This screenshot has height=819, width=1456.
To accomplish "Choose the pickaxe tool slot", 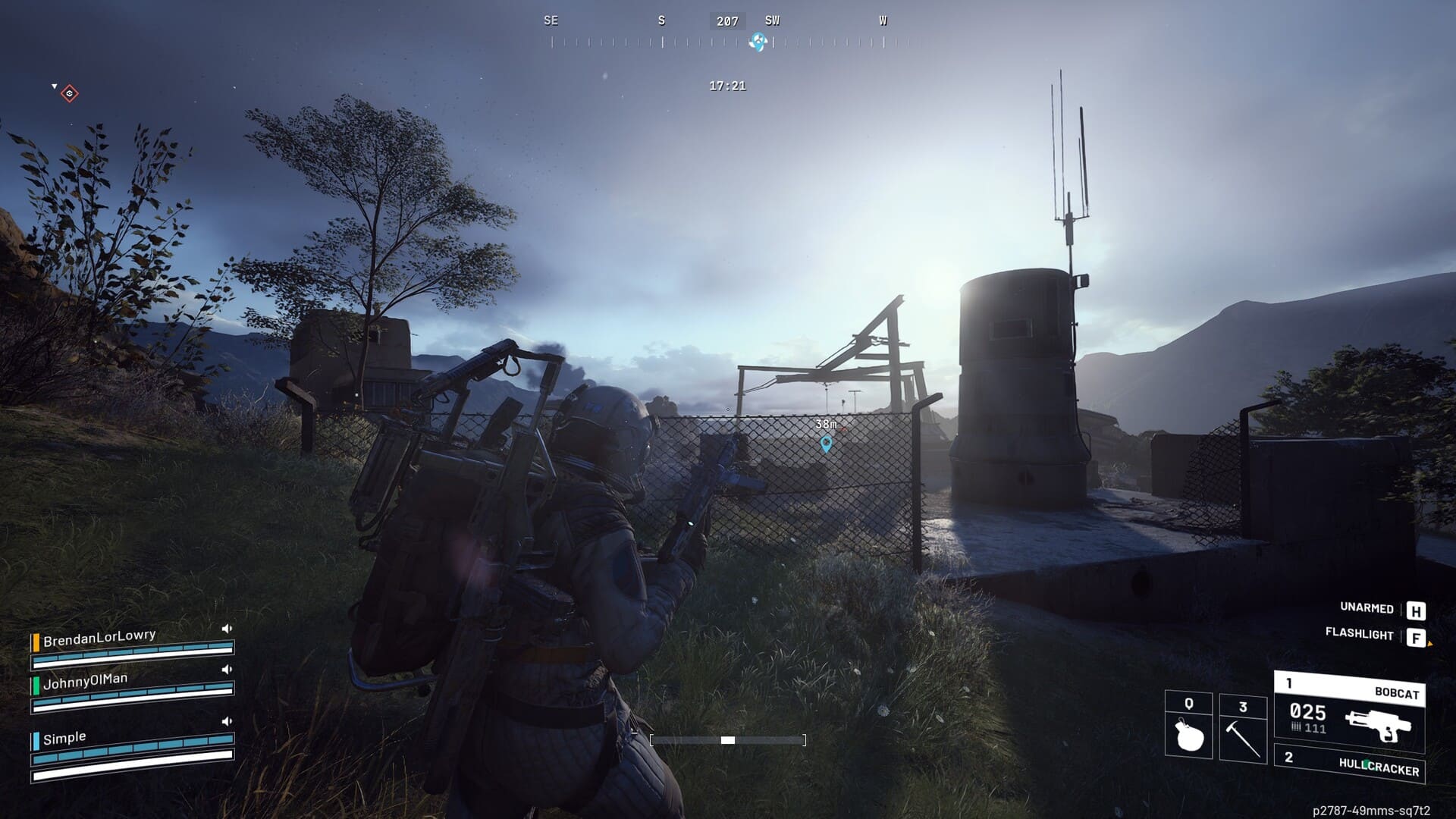I will click(x=1243, y=729).
